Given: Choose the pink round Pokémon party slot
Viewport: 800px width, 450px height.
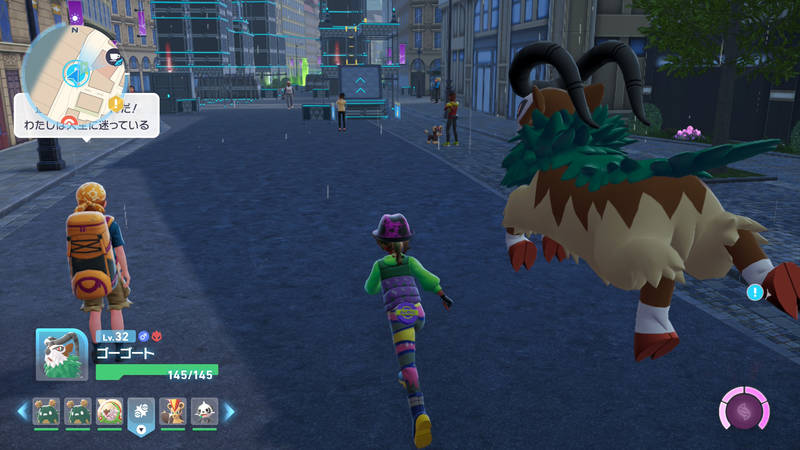Looking at the screenshot, I should coord(108,411).
